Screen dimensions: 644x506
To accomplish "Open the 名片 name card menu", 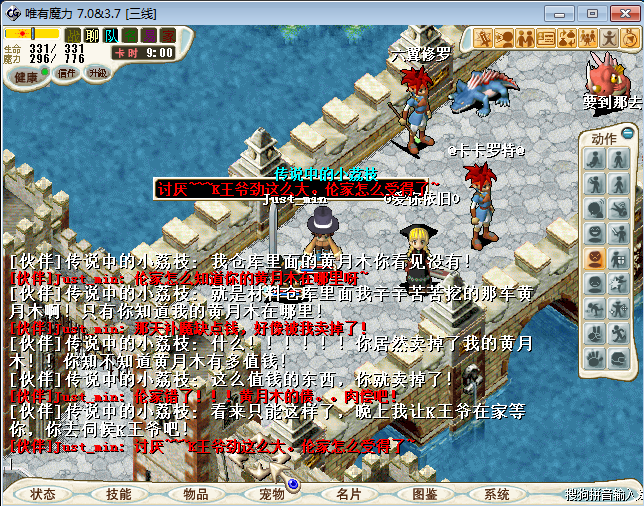I will (x=348, y=494).
